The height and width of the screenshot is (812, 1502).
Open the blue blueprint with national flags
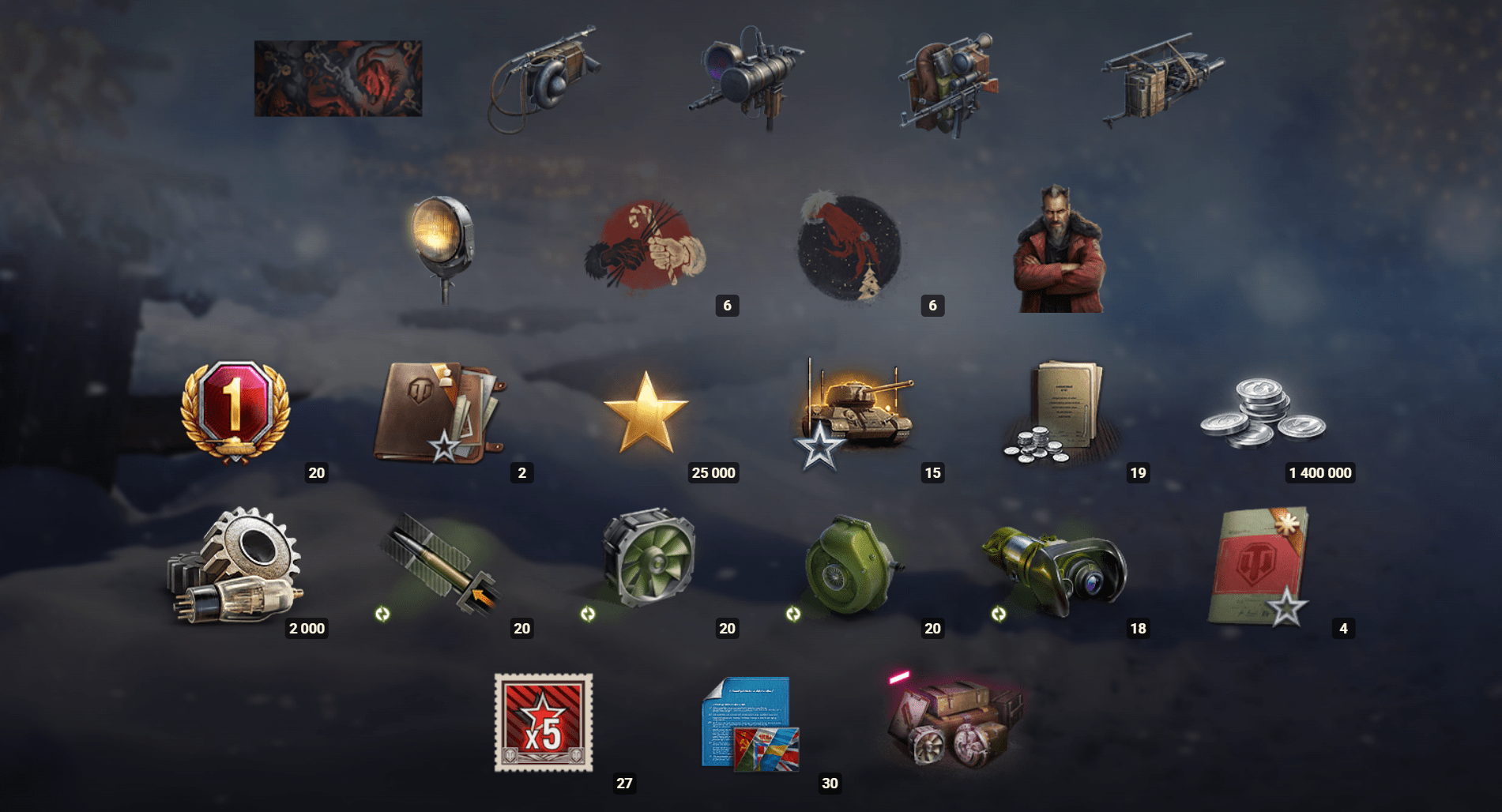coord(749,723)
